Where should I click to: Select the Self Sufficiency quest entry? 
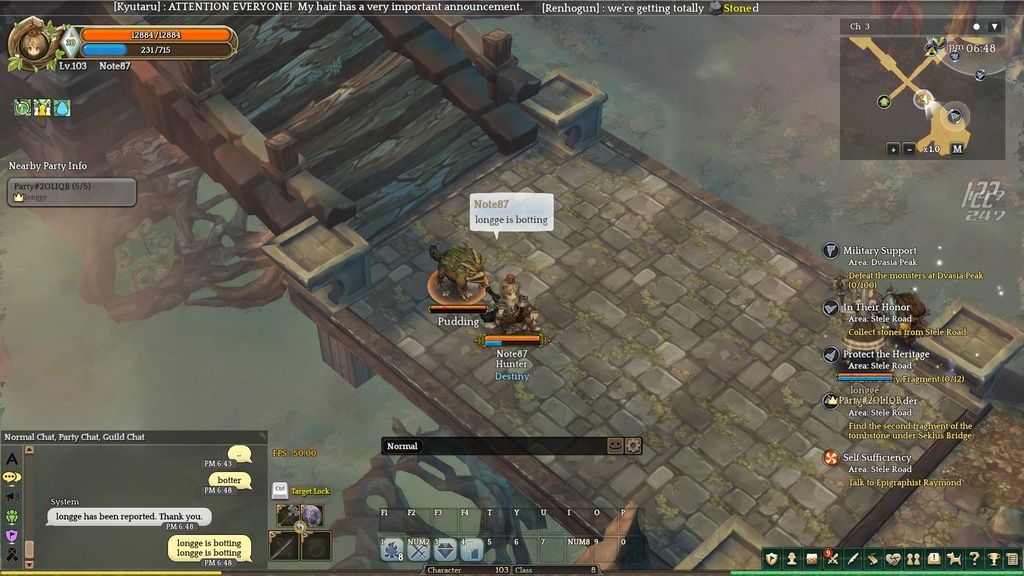[x=877, y=458]
